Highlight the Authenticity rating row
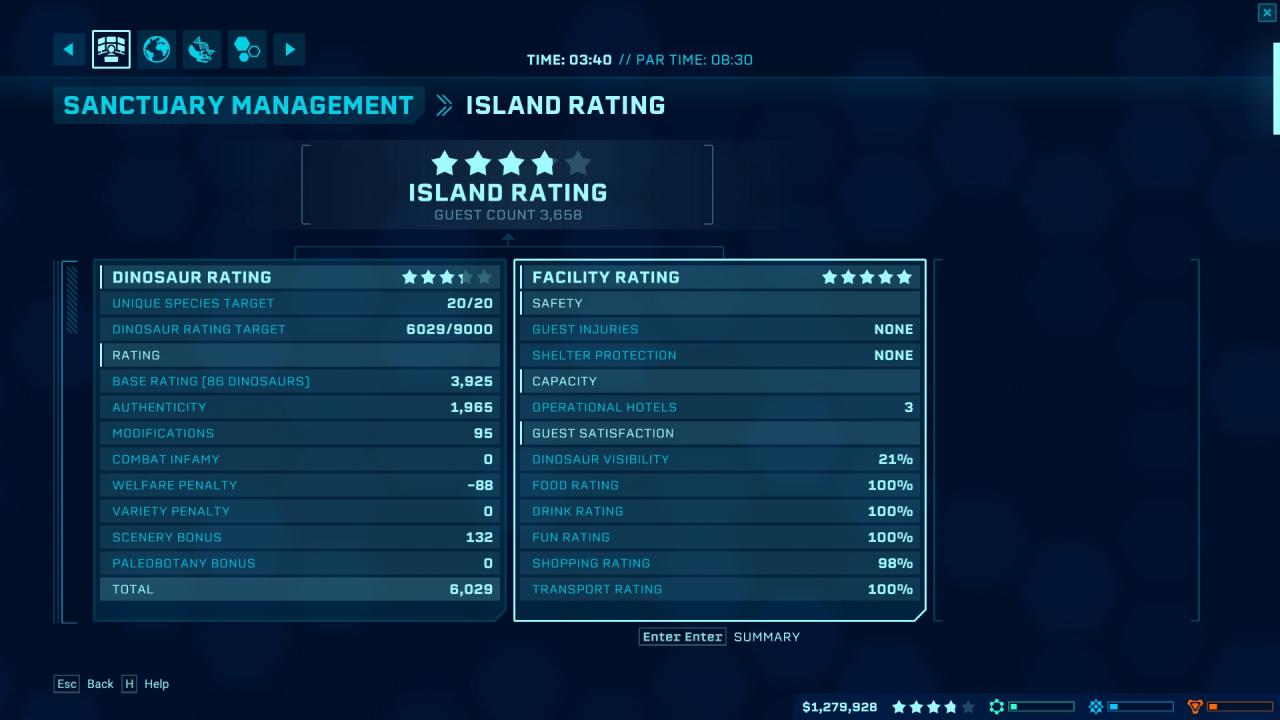 tap(300, 407)
